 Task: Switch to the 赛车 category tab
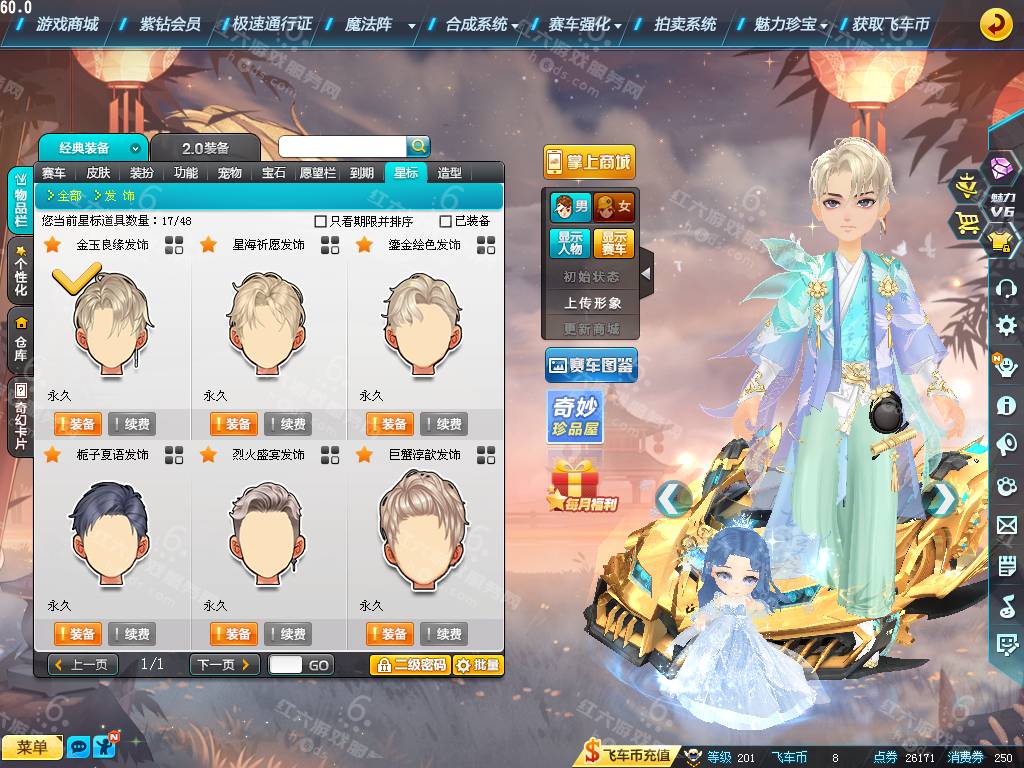click(54, 172)
